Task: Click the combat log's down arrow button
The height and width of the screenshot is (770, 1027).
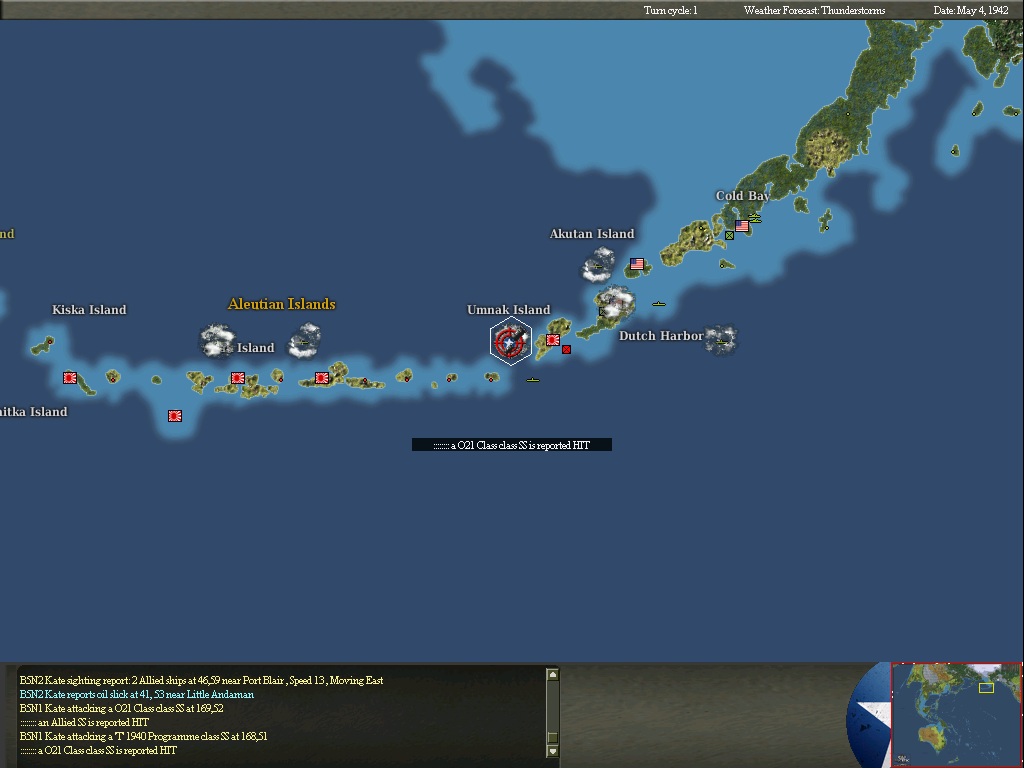Action: click(551, 750)
